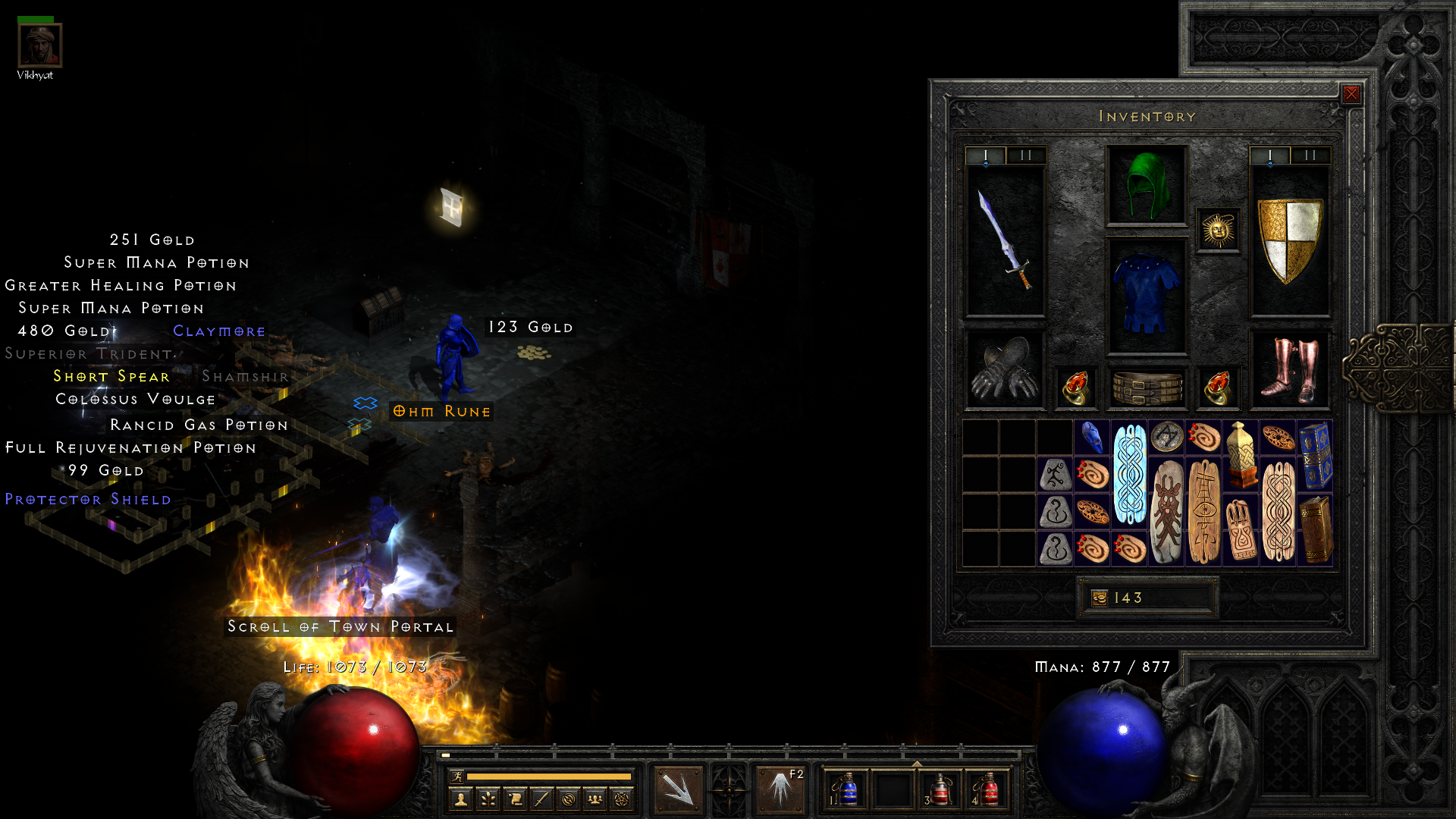Select the green hood helmet slot
The image size is (1456, 819).
[x=1147, y=186]
